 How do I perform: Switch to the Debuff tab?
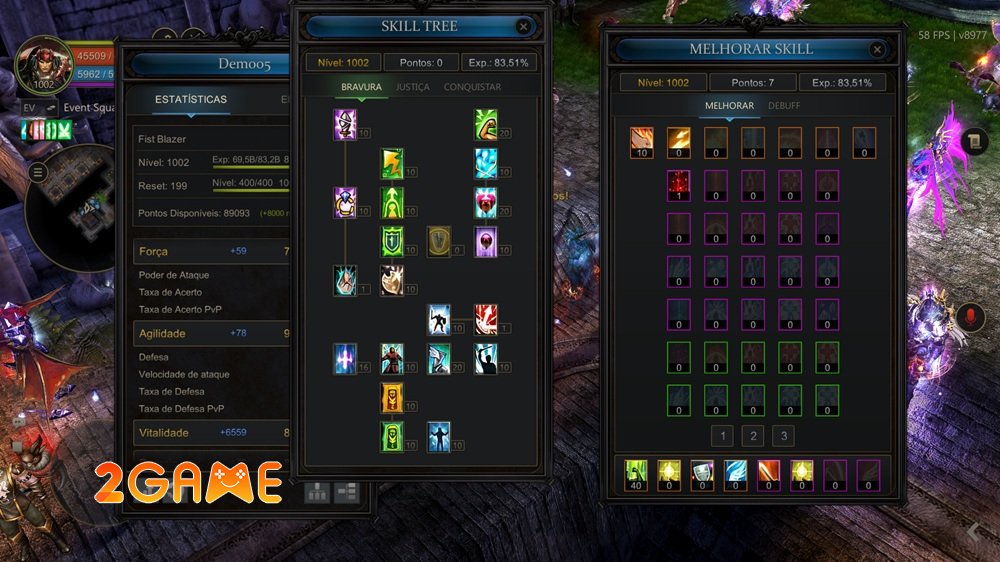(784, 106)
